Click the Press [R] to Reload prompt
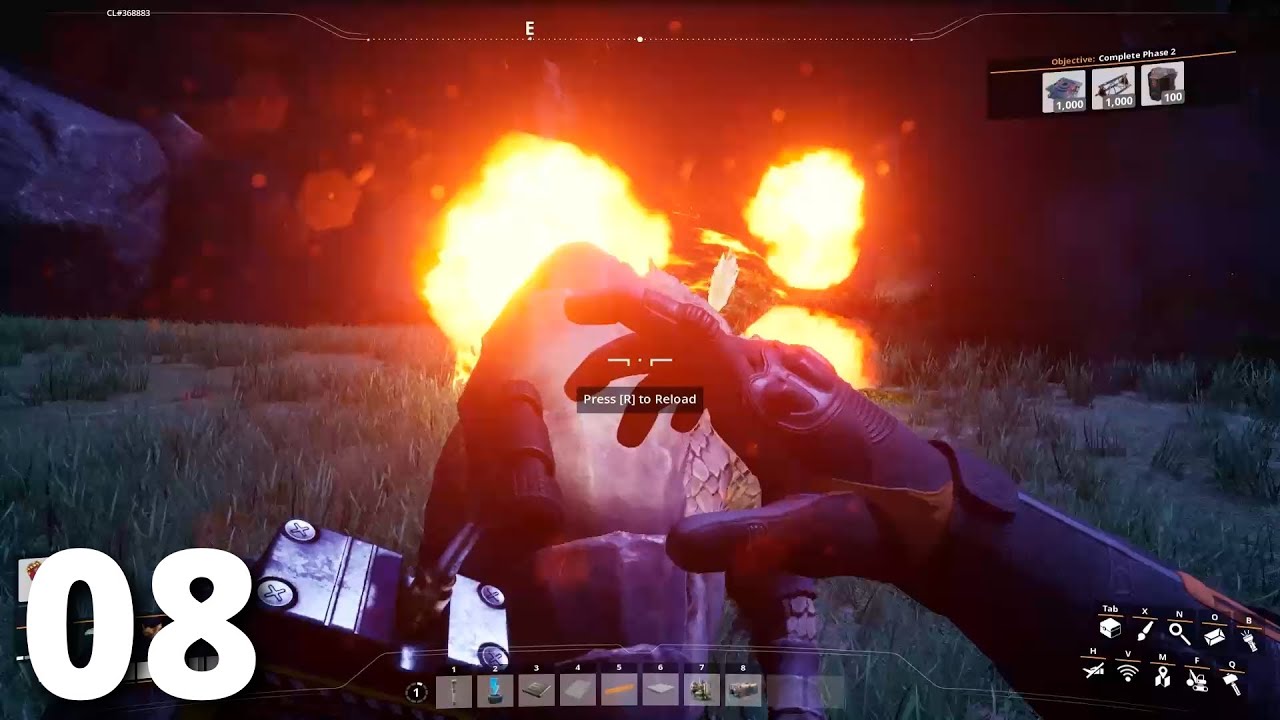This screenshot has width=1280, height=720. coord(640,398)
